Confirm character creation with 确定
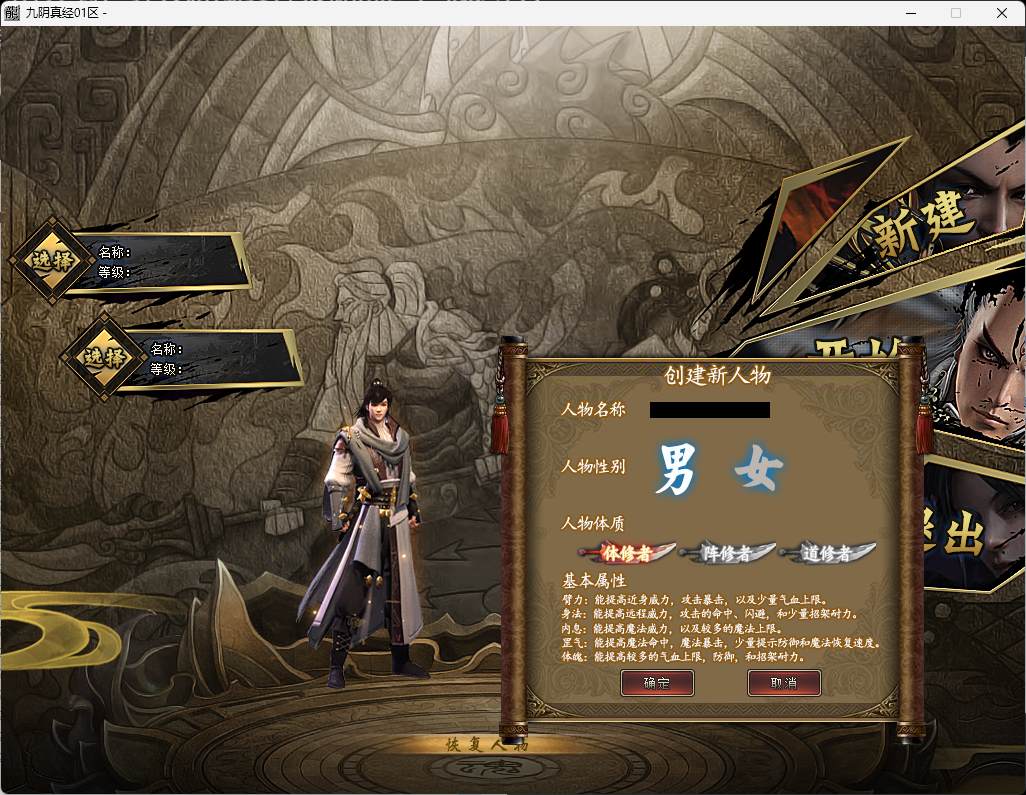This screenshot has height=795, width=1026. [657, 682]
